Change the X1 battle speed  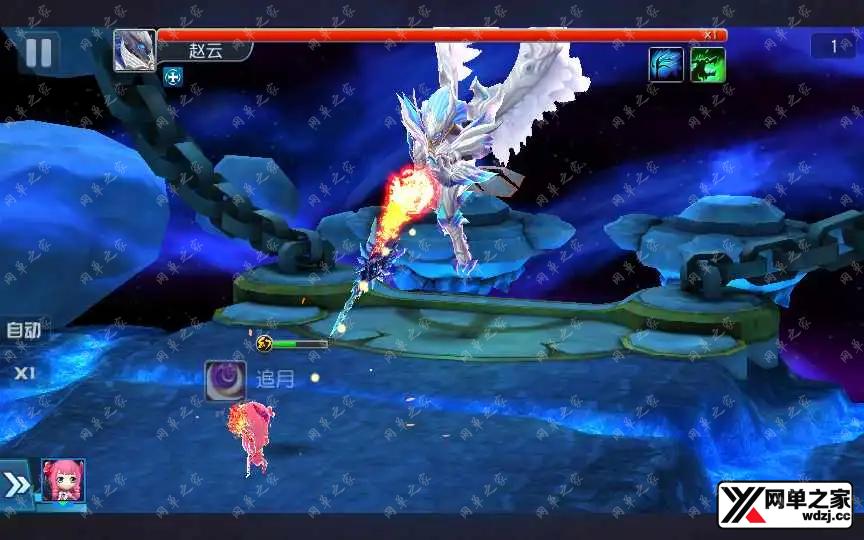(23, 373)
